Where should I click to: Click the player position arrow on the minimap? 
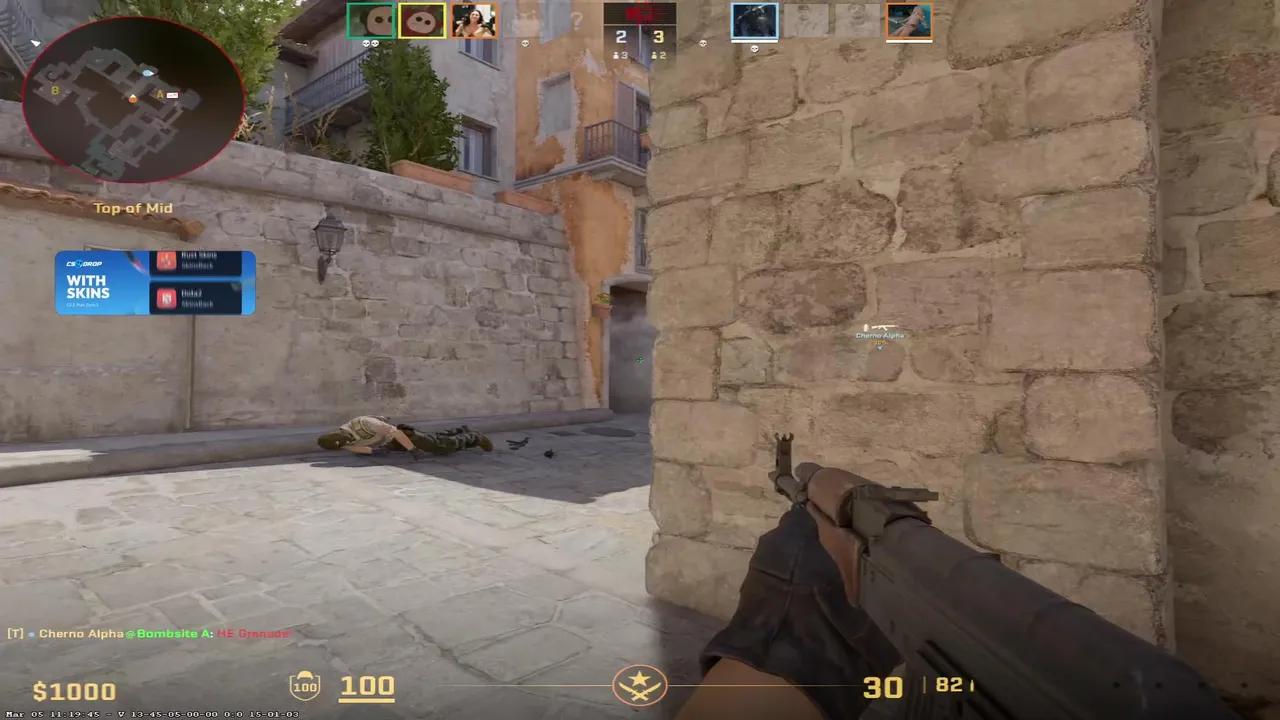pyautogui.click(x=133, y=100)
